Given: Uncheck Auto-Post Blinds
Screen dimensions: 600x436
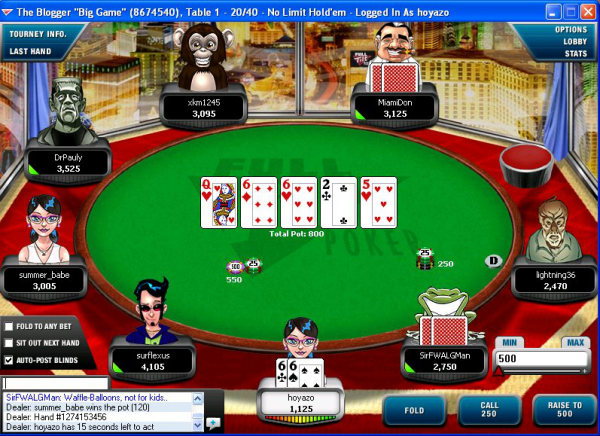Looking at the screenshot, I should click(9, 360).
